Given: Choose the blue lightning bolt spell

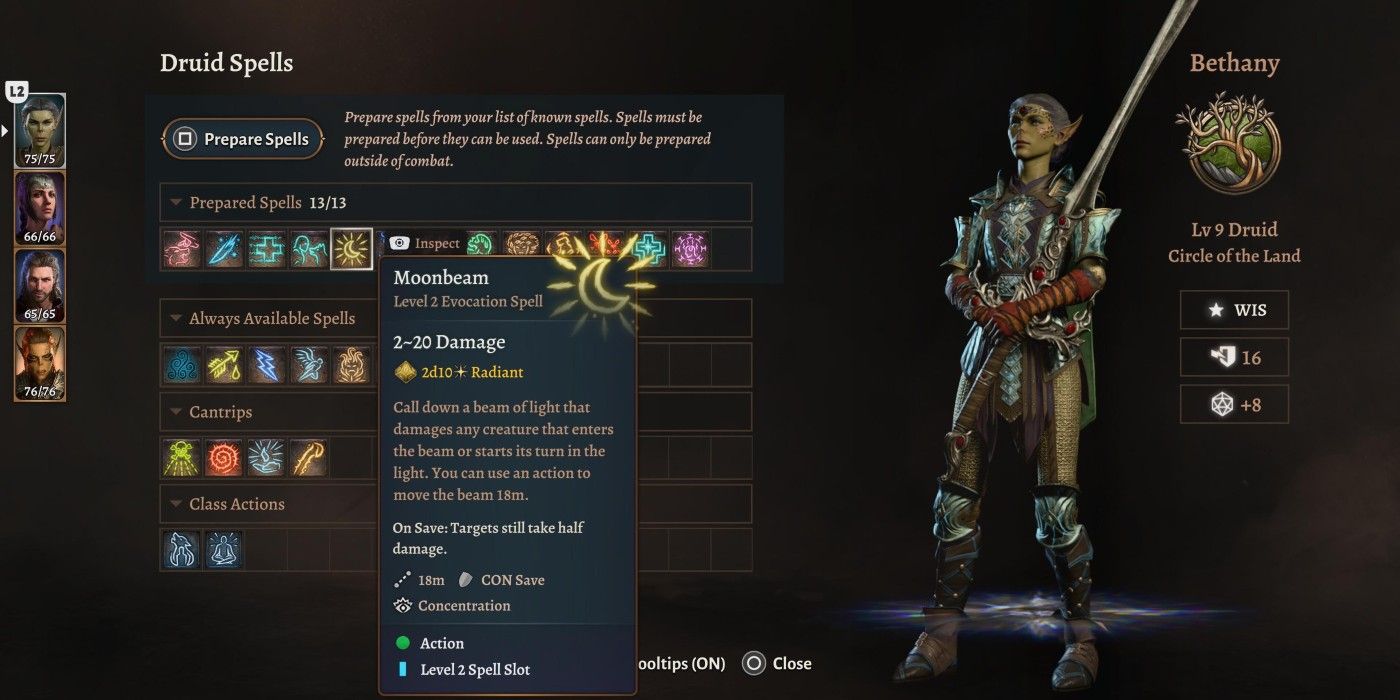Looking at the screenshot, I should tap(267, 366).
